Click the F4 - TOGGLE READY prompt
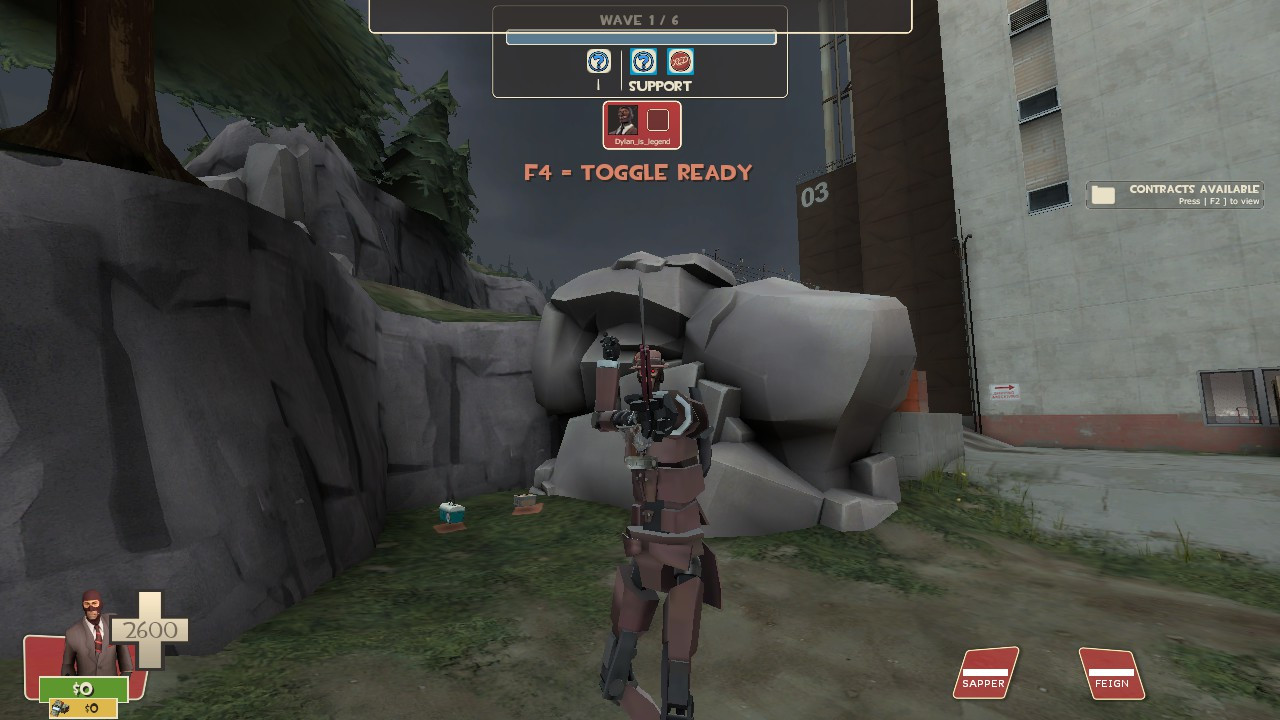1280x720 pixels. tap(640, 172)
